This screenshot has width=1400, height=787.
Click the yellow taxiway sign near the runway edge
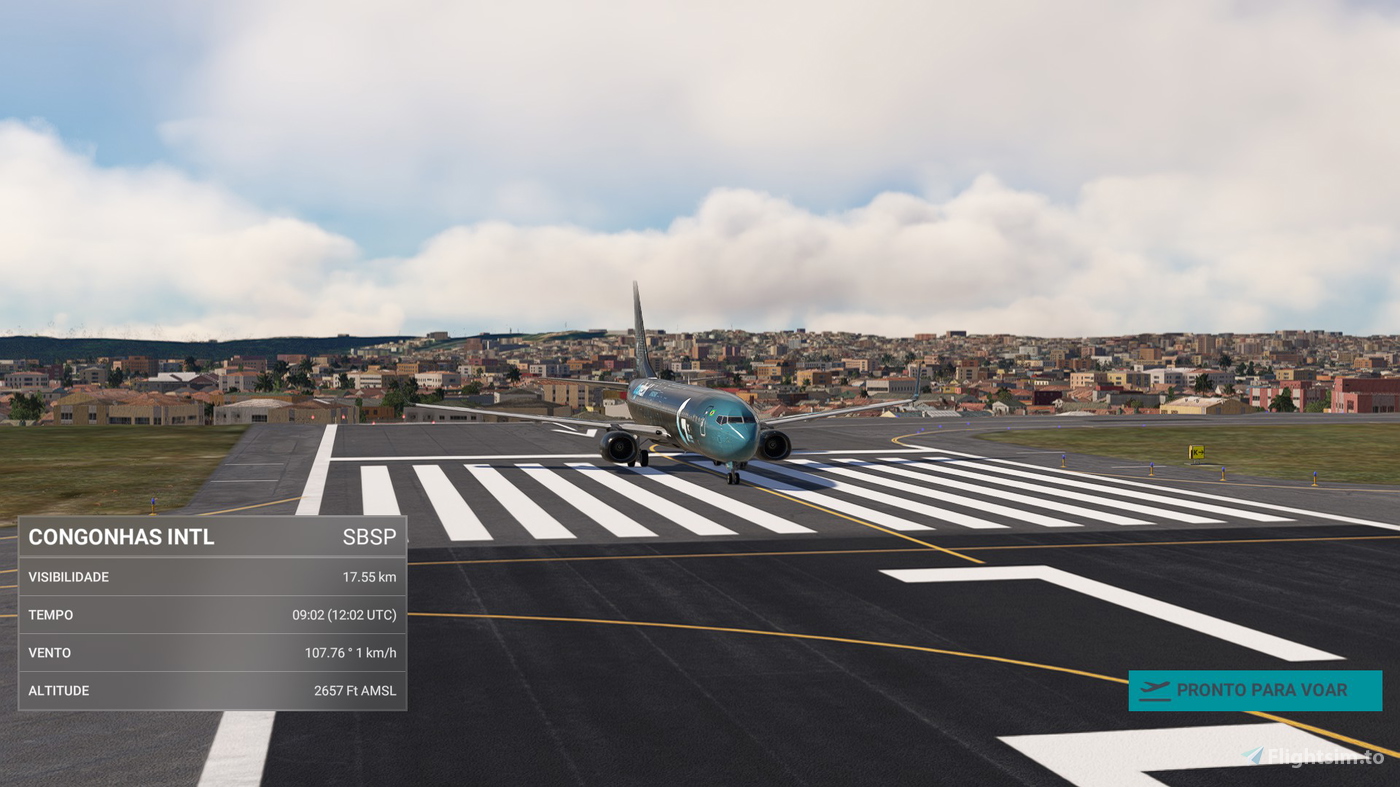click(1195, 450)
